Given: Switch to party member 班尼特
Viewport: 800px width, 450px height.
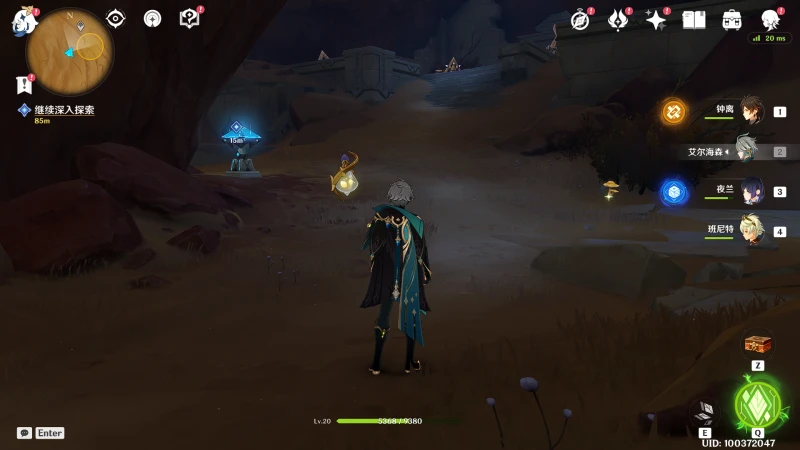Looking at the screenshot, I should click(751, 230).
